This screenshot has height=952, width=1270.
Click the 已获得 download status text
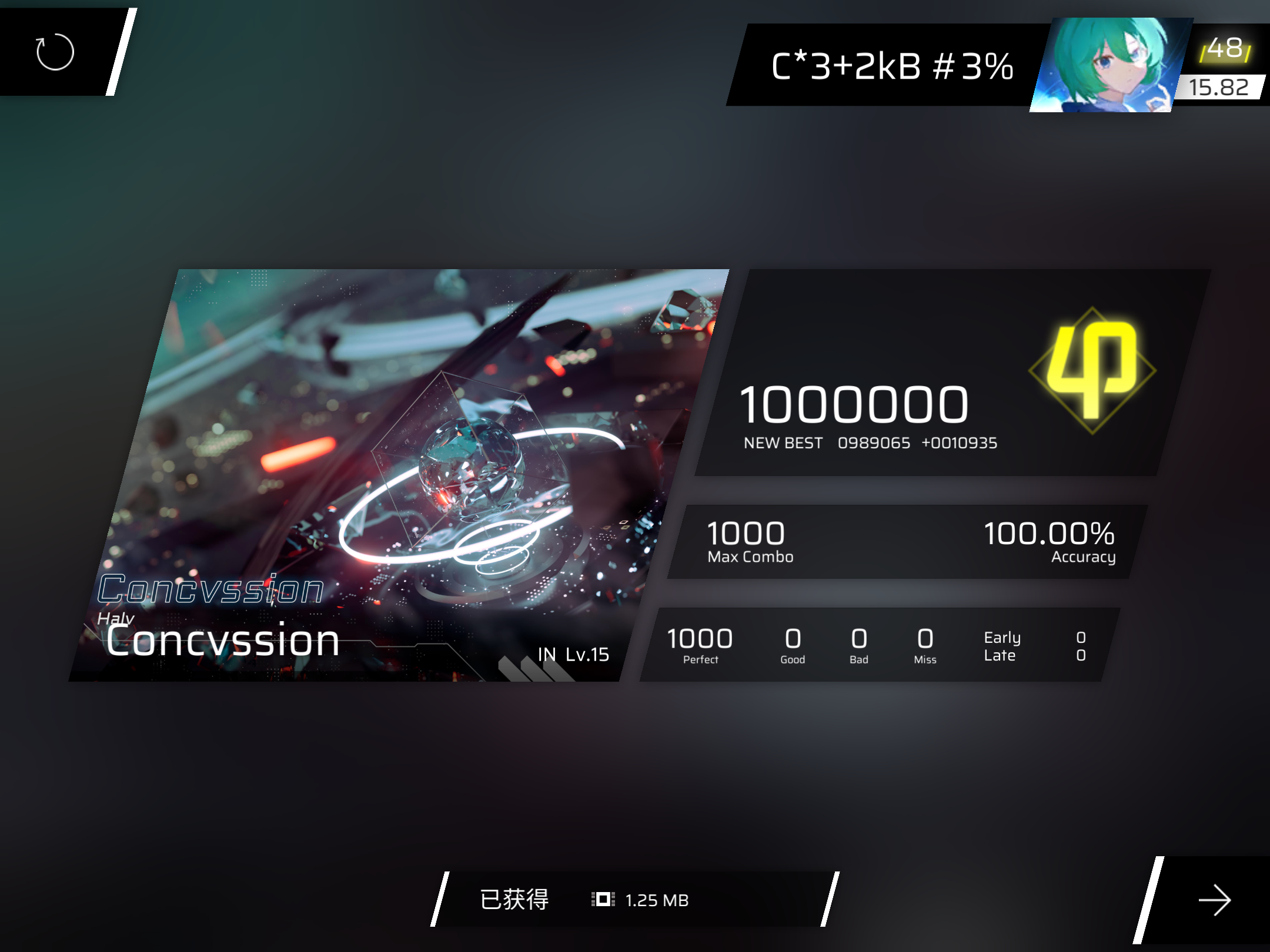[x=514, y=900]
